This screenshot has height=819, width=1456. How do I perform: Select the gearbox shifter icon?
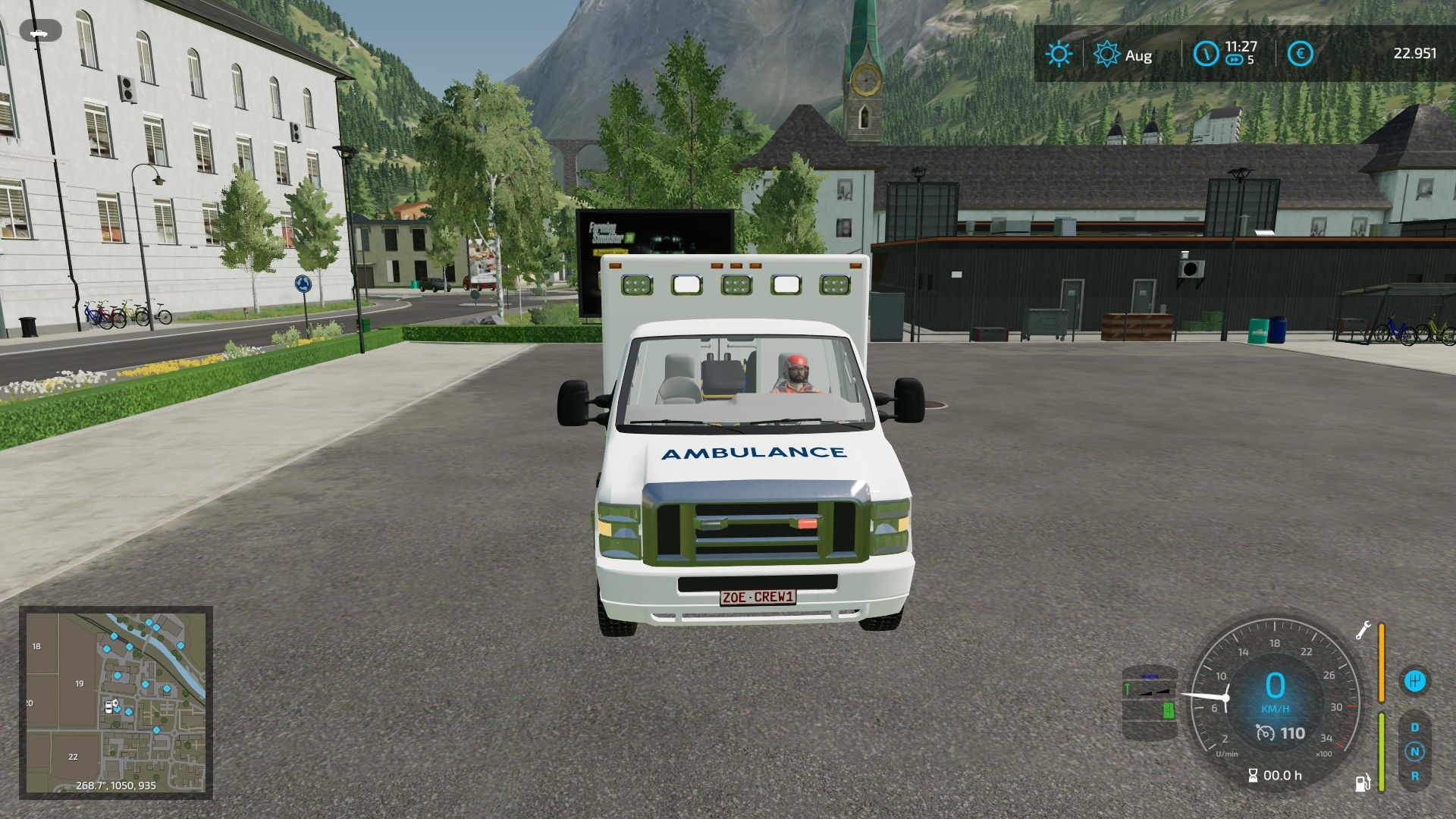click(1415, 680)
